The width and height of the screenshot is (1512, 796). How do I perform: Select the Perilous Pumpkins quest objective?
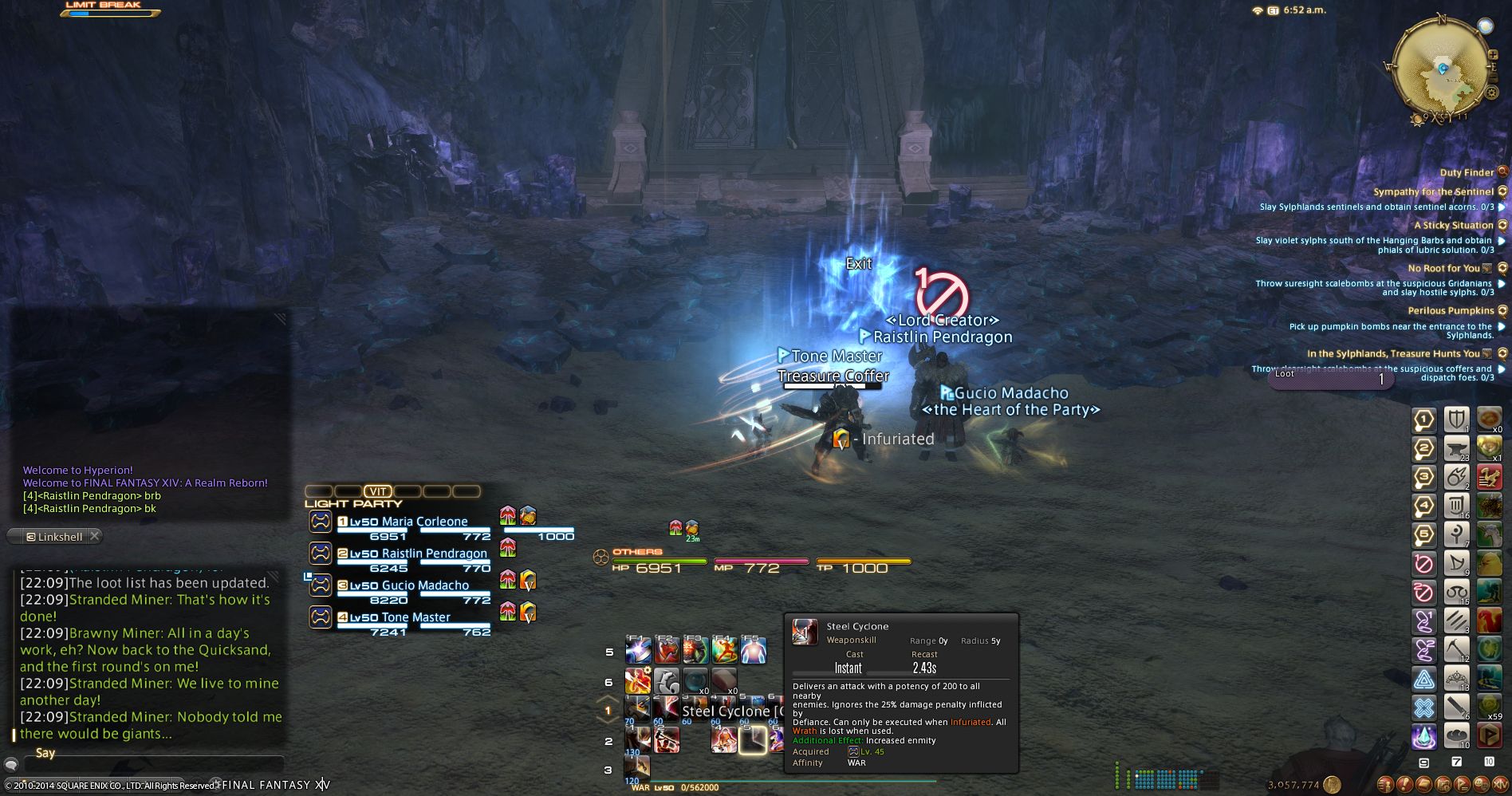[x=1451, y=310]
